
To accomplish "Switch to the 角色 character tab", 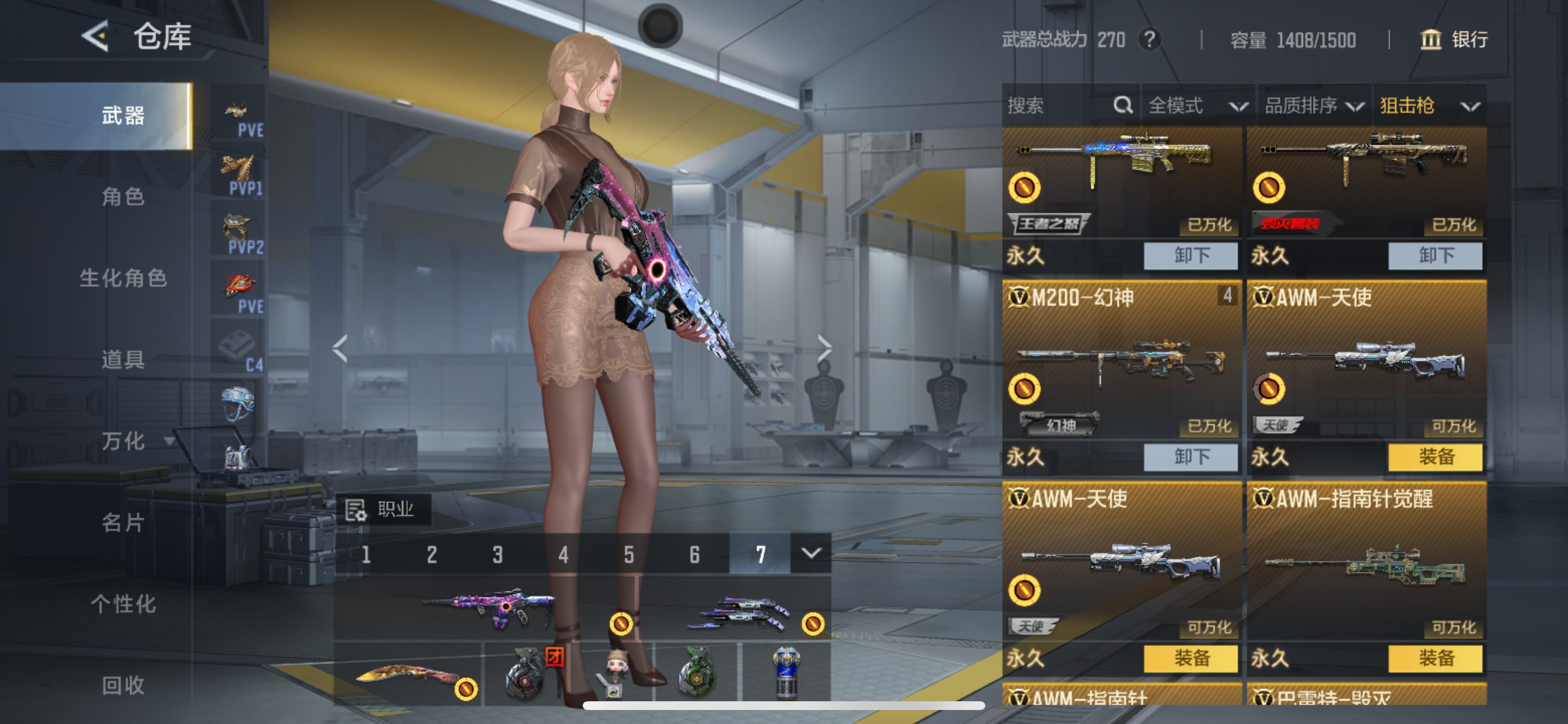I will 123,197.
